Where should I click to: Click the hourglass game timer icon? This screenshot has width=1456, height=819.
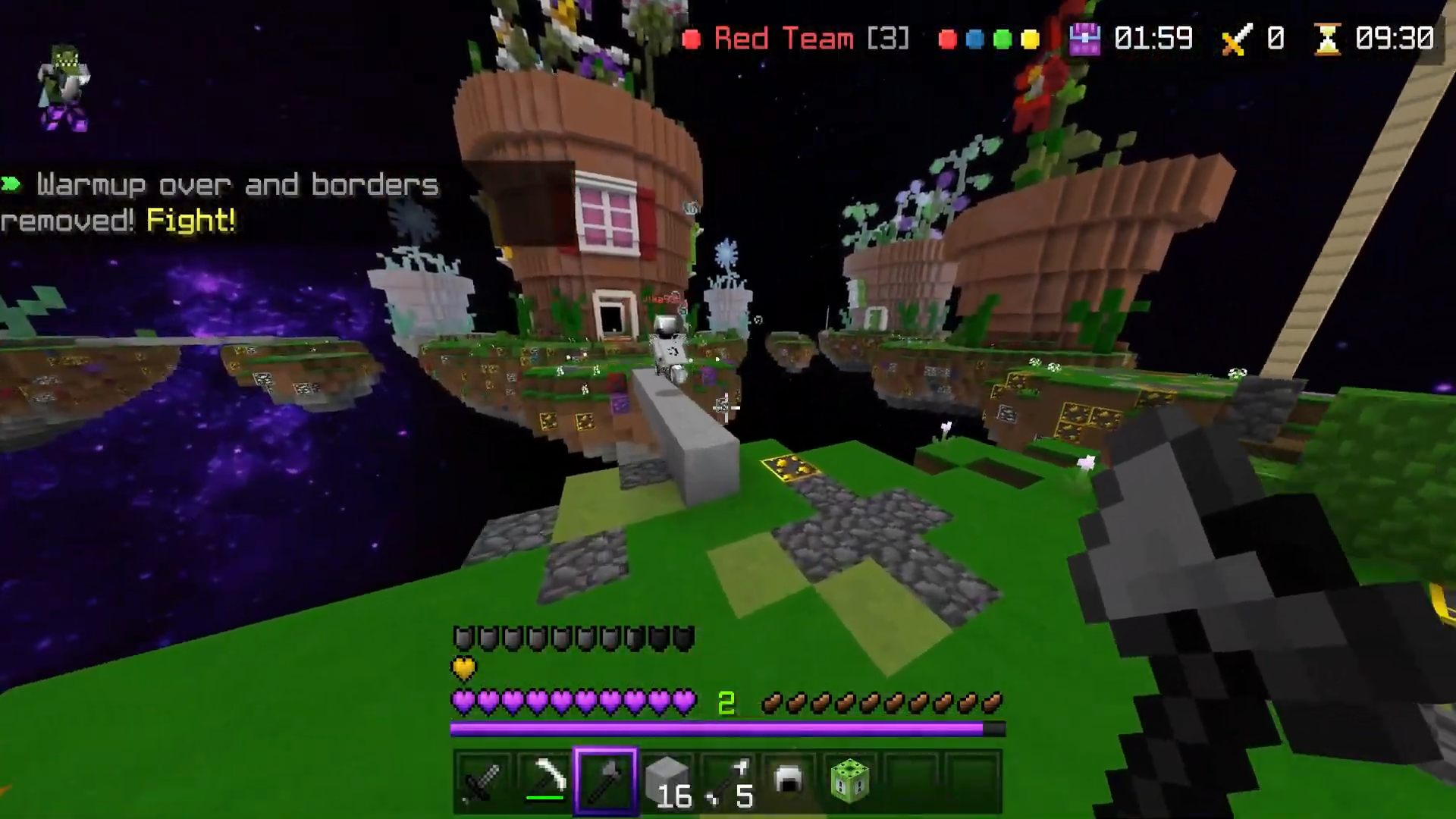1327,39
